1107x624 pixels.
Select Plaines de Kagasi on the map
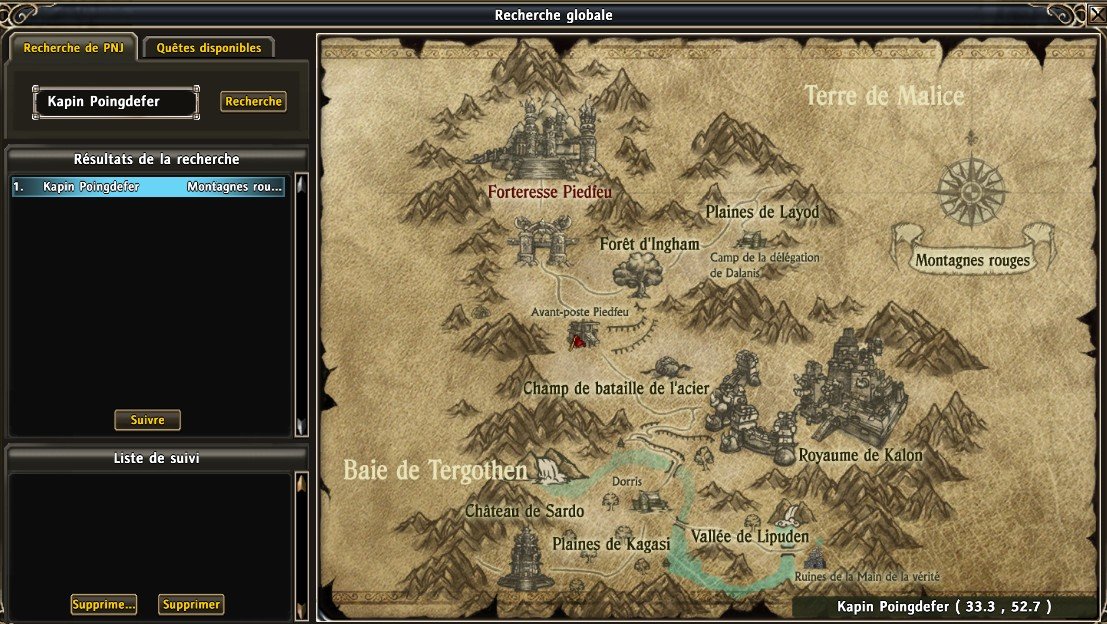(611, 544)
